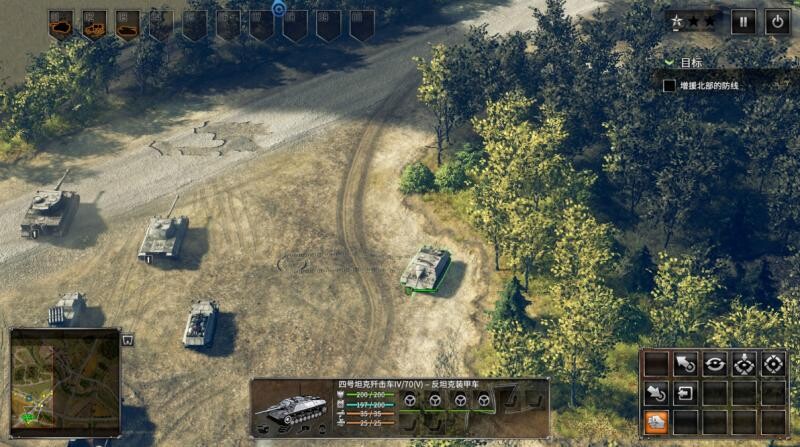The width and height of the screenshot is (800, 447).
Task: Select the first control group badge
Action: pyautogui.click(x=61, y=24)
